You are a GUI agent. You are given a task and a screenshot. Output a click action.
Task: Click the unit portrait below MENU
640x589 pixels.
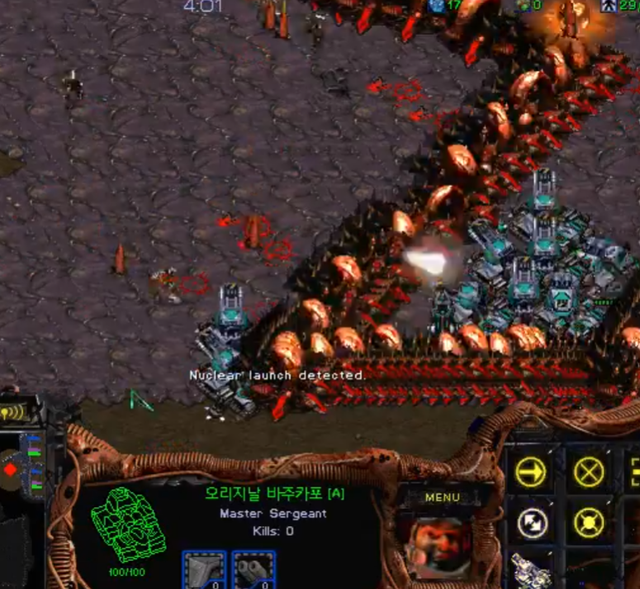(440, 546)
